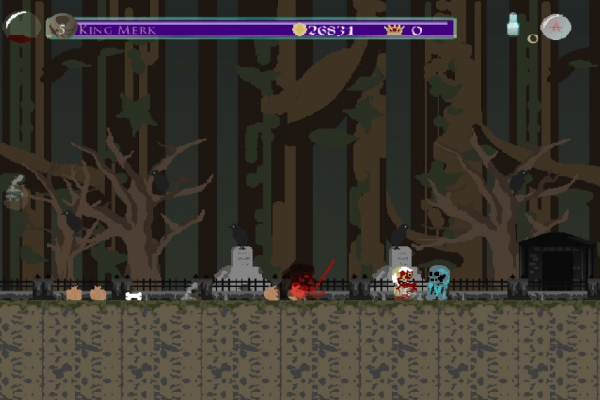Click the round portrait orb beside King Merk
Screen dimensions: 600x400
tap(62, 27)
